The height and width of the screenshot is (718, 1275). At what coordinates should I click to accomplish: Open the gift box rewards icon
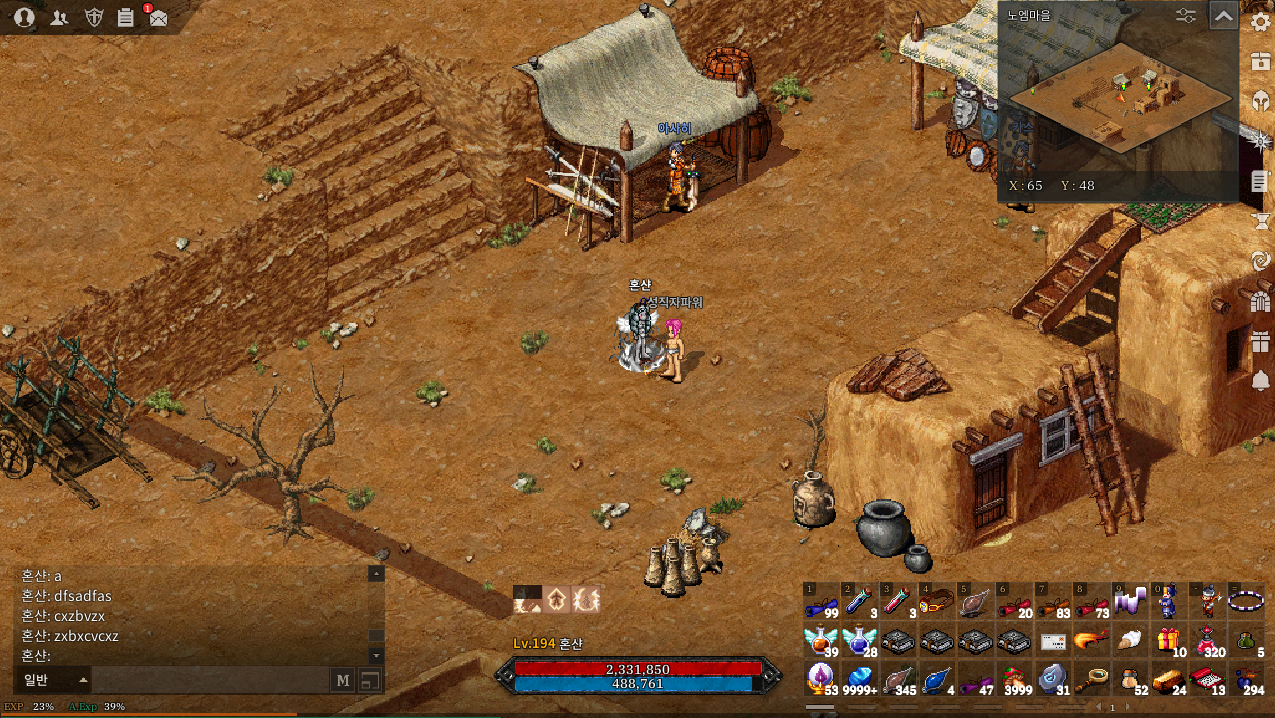(x=1260, y=341)
